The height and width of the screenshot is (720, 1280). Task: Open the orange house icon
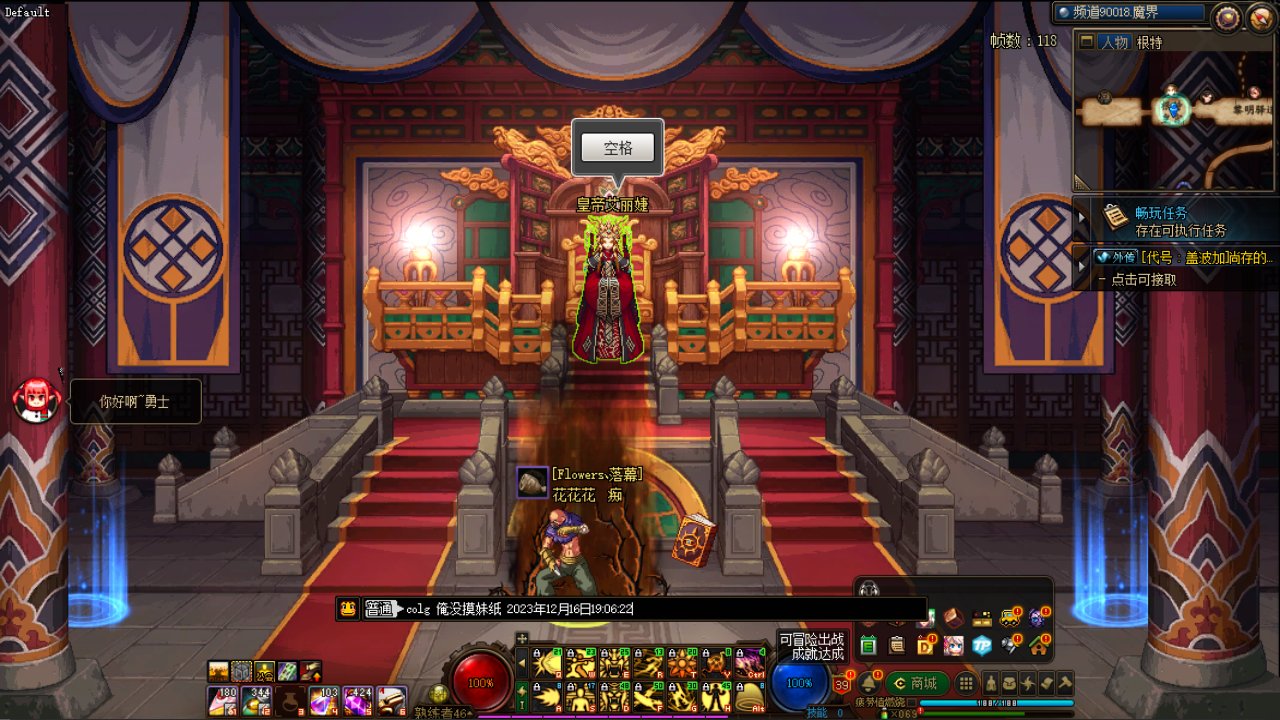click(1039, 645)
